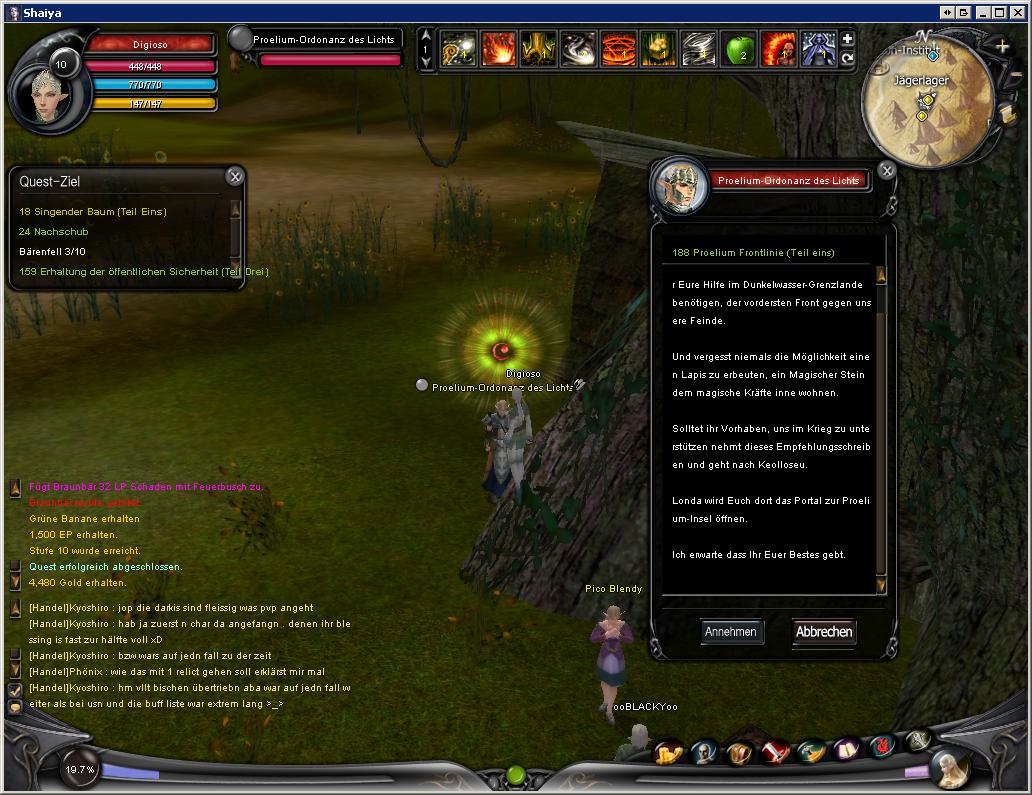Zoom in the minimap with plus button
Viewport: 1032px width, 795px height.
pyautogui.click(x=1003, y=47)
